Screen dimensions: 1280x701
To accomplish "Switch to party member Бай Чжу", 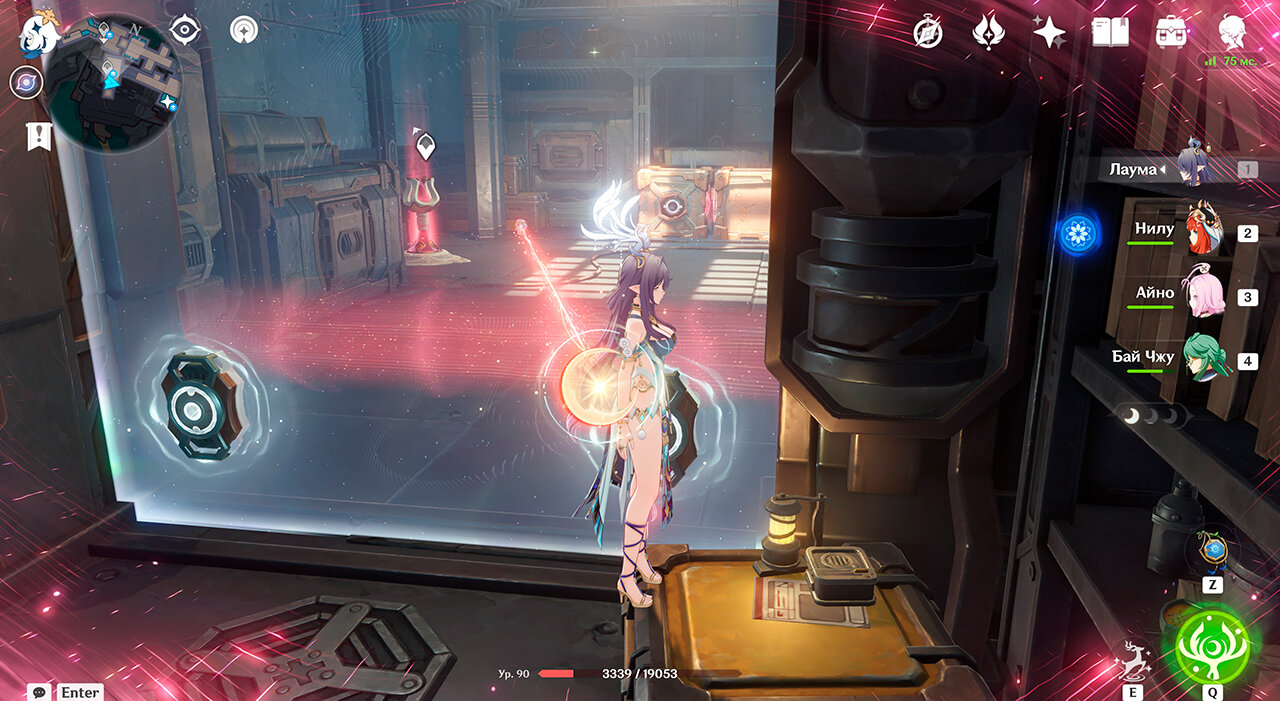I will (x=1204, y=360).
